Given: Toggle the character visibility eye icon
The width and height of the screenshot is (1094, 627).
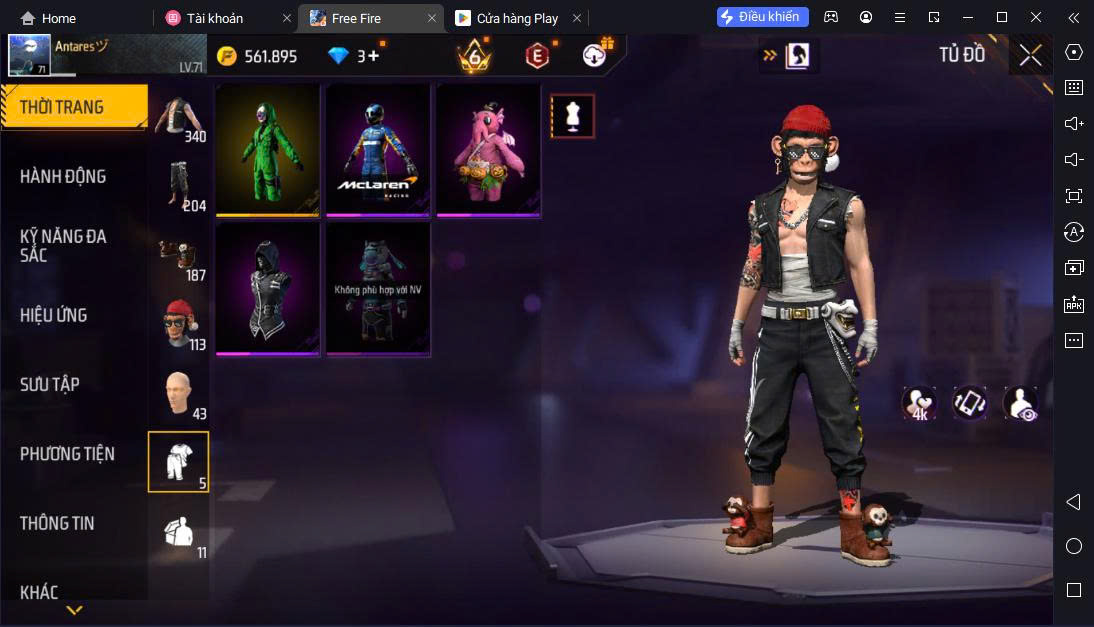Looking at the screenshot, I should 1020,403.
